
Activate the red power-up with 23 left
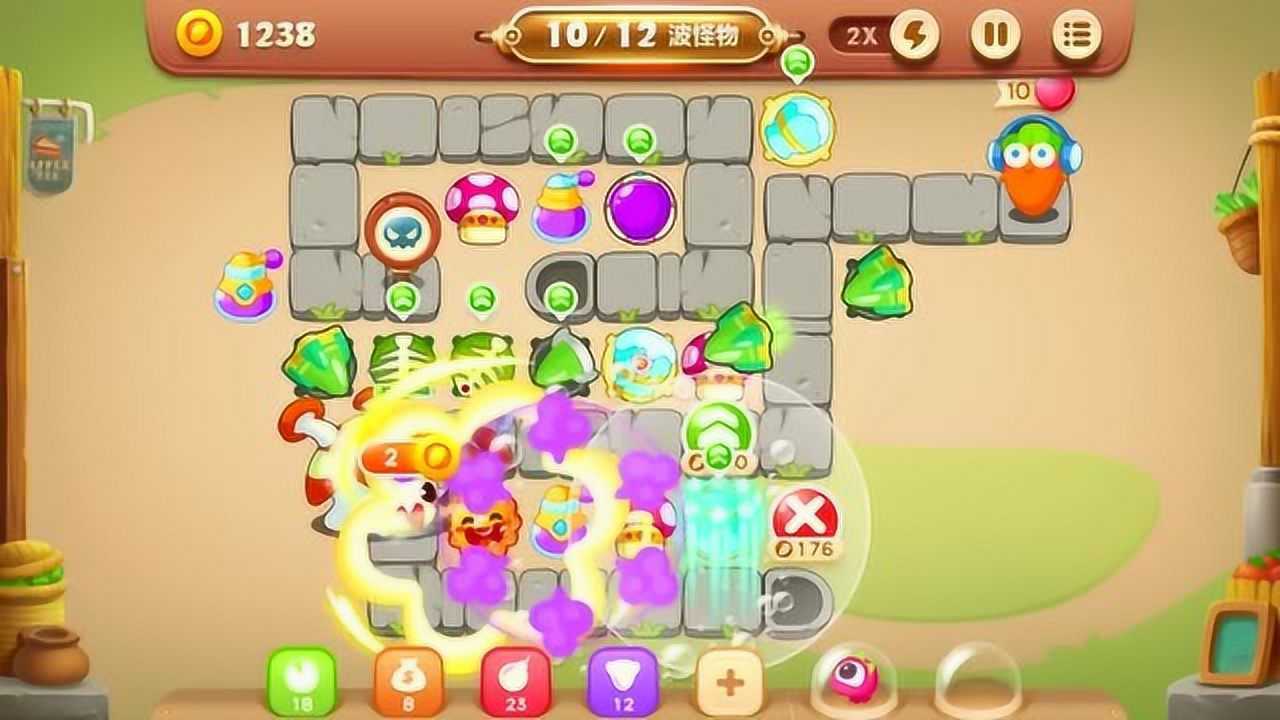point(515,682)
